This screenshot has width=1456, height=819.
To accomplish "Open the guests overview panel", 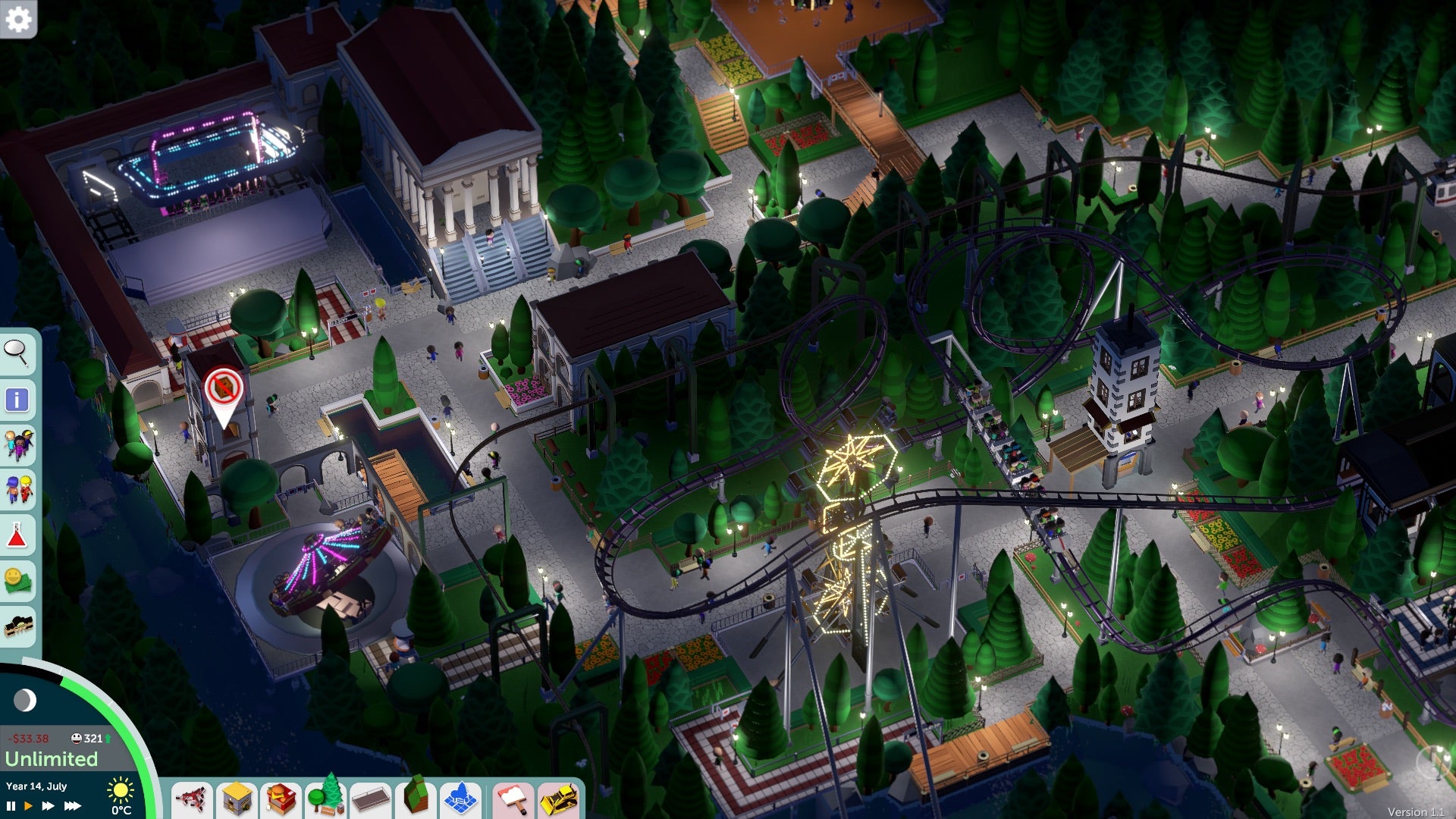I will 17,441.
